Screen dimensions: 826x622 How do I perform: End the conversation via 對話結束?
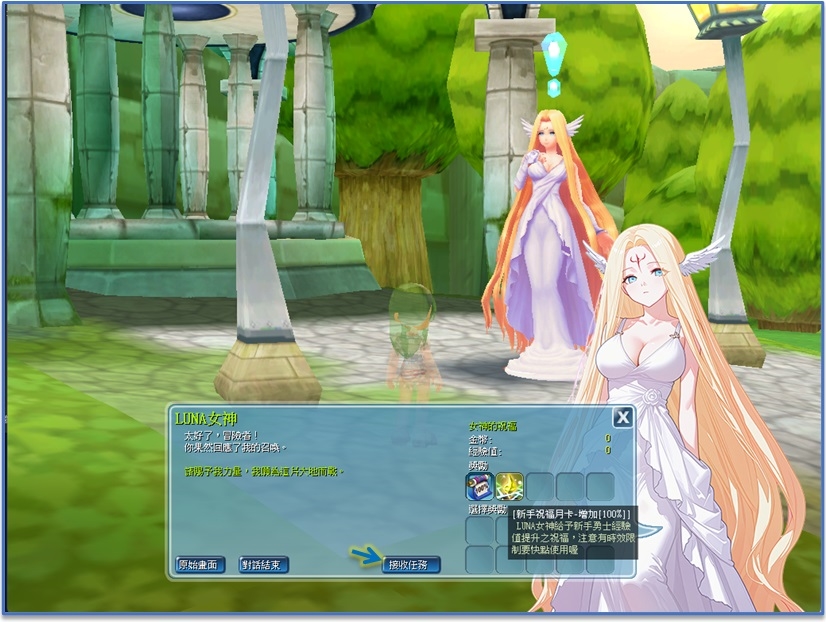[x=264, y=565]
